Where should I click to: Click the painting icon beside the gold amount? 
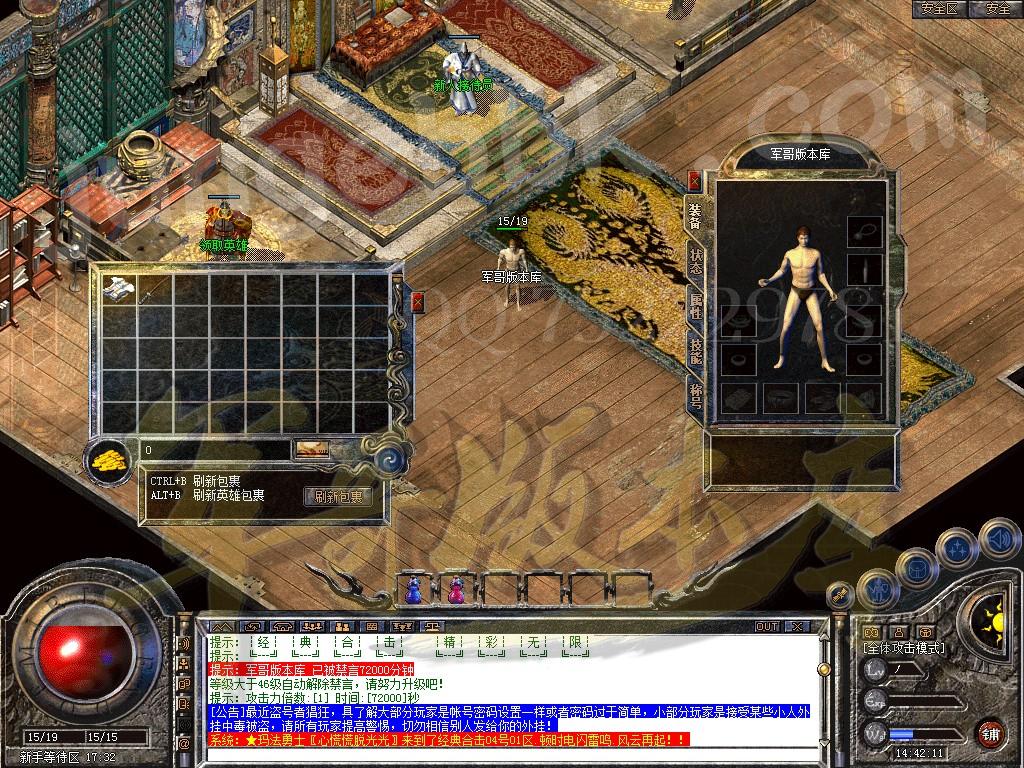pos(311,449)
